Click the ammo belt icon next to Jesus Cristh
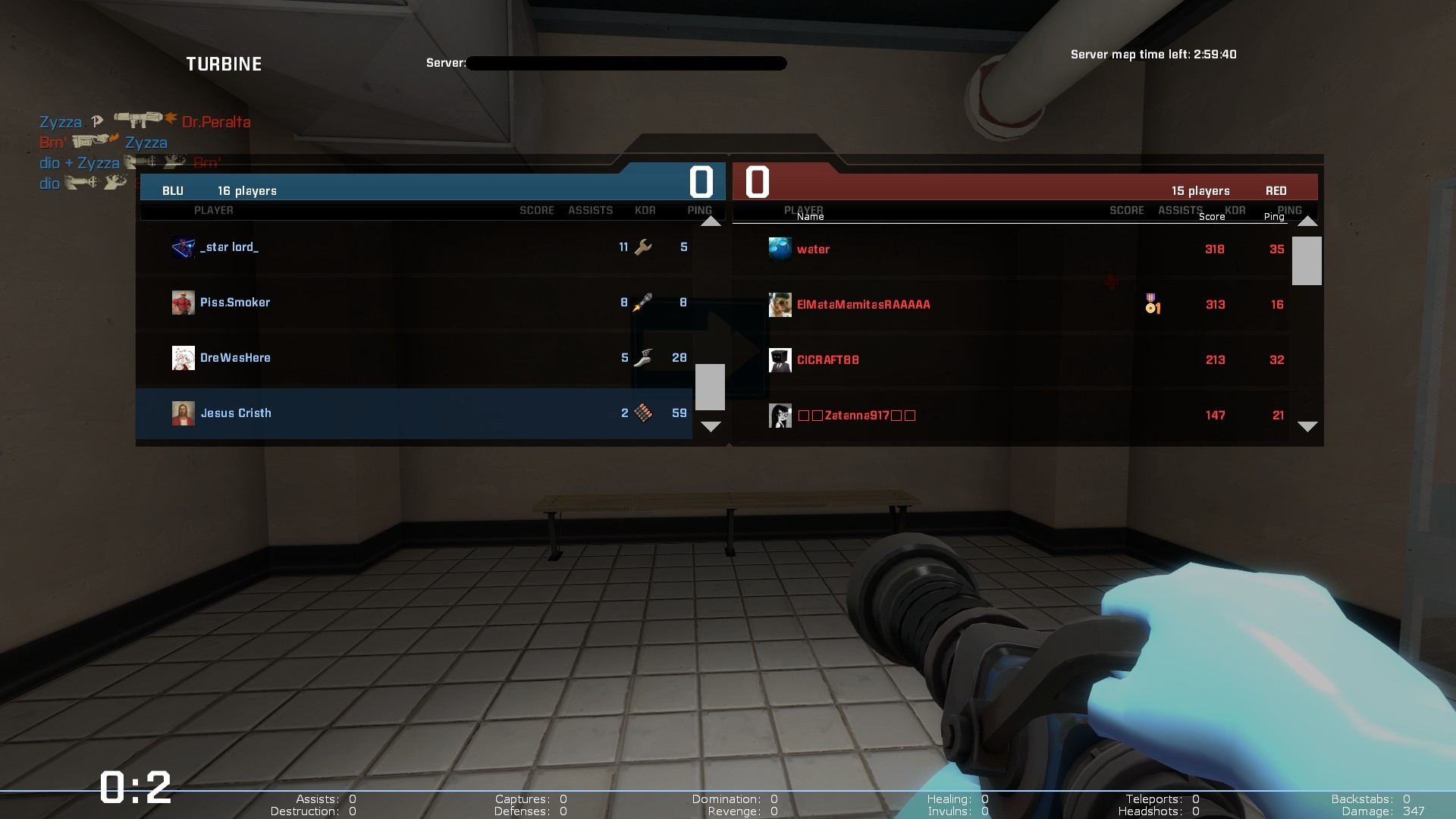1456x819 pixels. pos(643,413)
